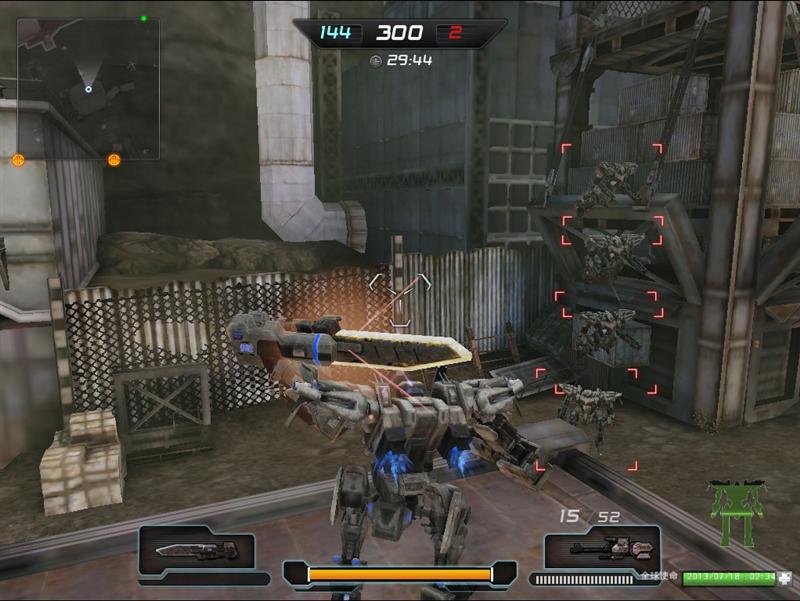
Task: Select the rifle ranged weapon slot
Action: point(602,548)
